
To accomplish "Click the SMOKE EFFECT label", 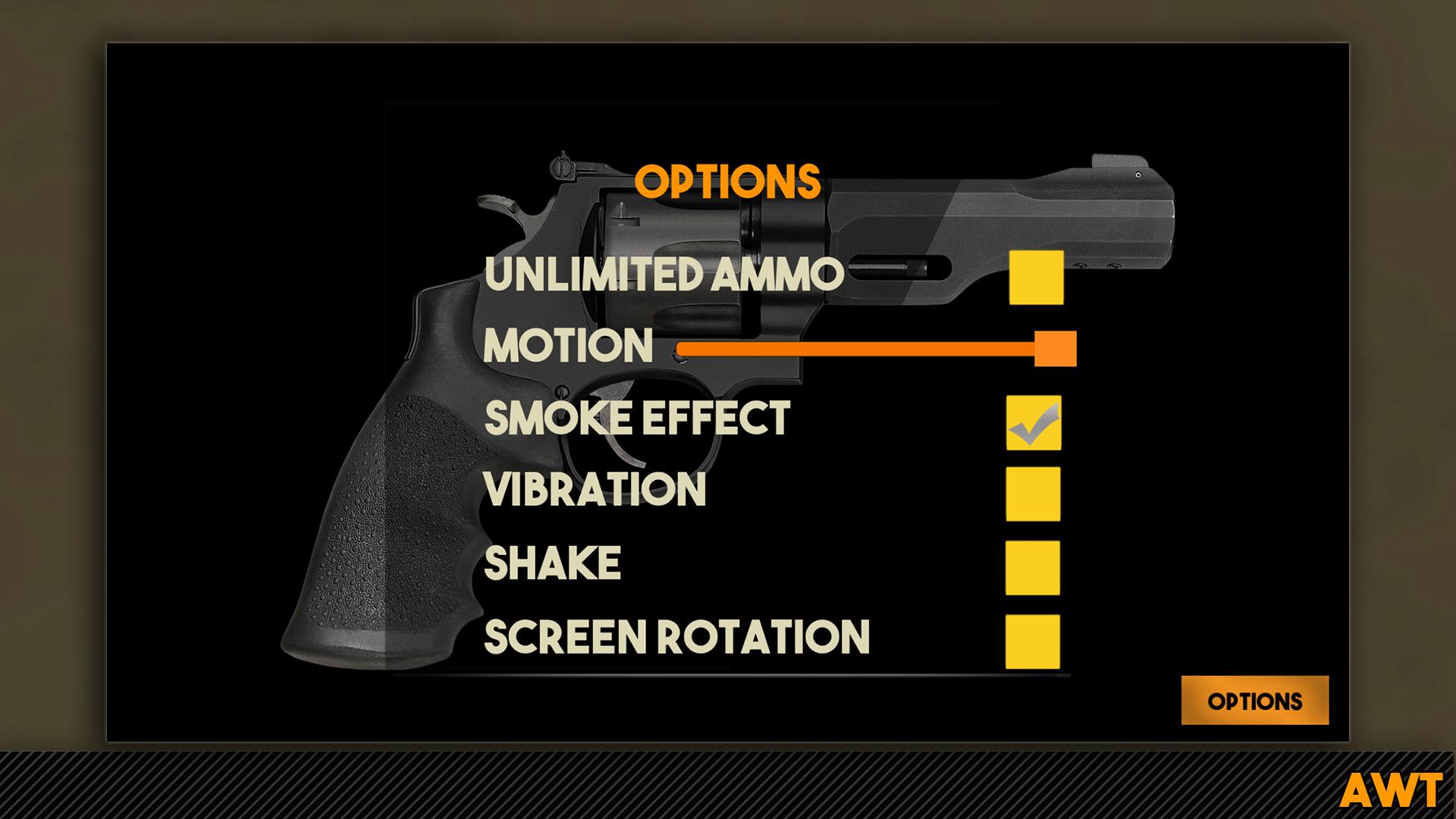I will pos(637,418).
